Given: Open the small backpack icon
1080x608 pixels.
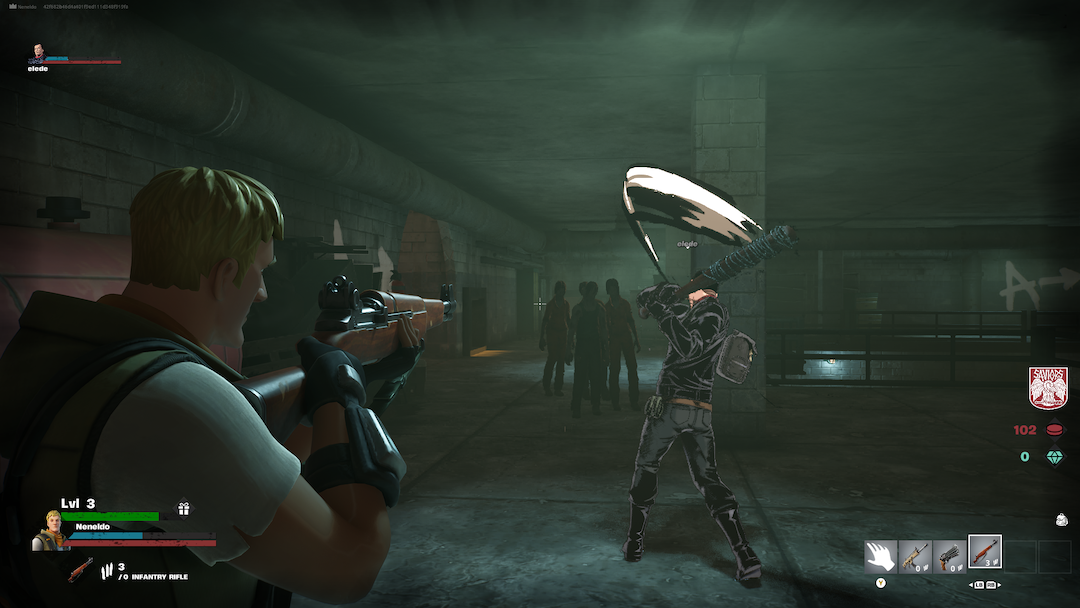Looking at the screenshot, I should click(1060, 519).
